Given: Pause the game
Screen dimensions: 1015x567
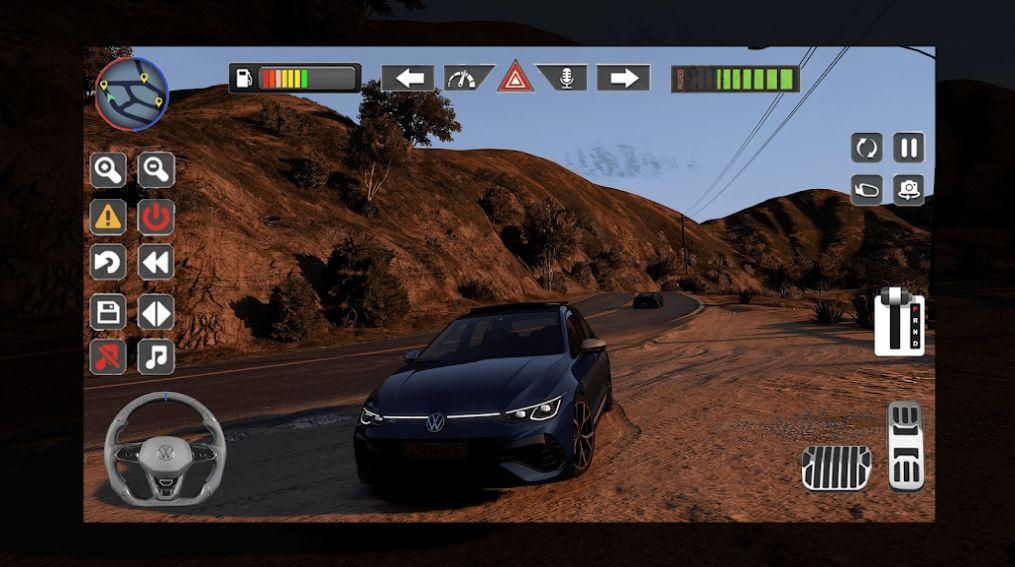Looking at the screenshot, I should (x=908, y=148).
